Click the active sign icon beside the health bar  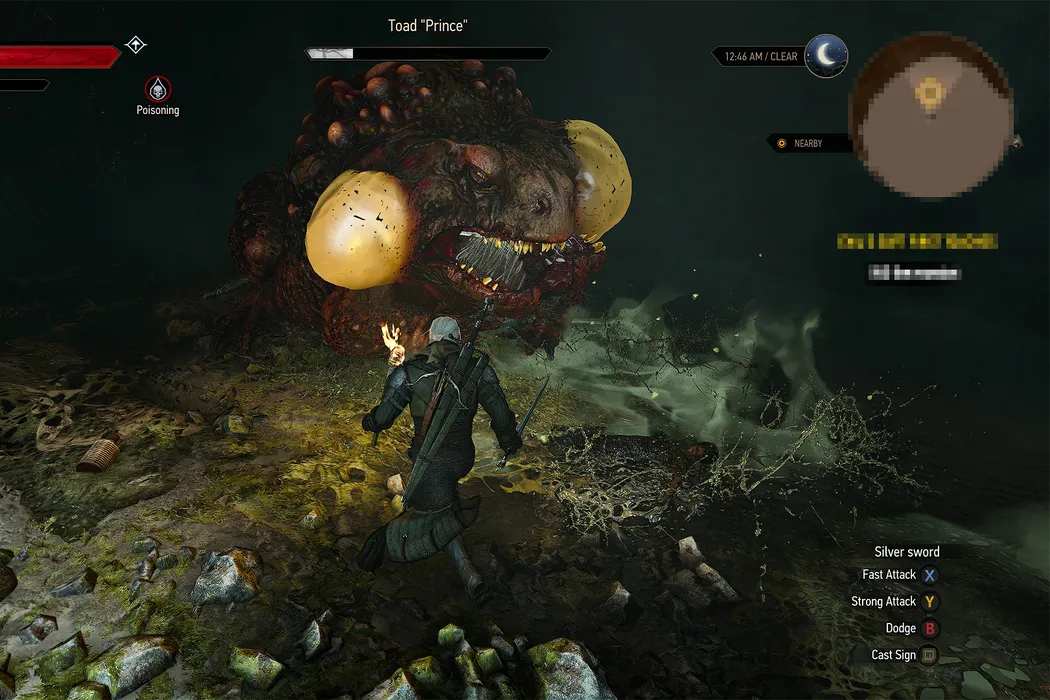click(x=136, y=45)
